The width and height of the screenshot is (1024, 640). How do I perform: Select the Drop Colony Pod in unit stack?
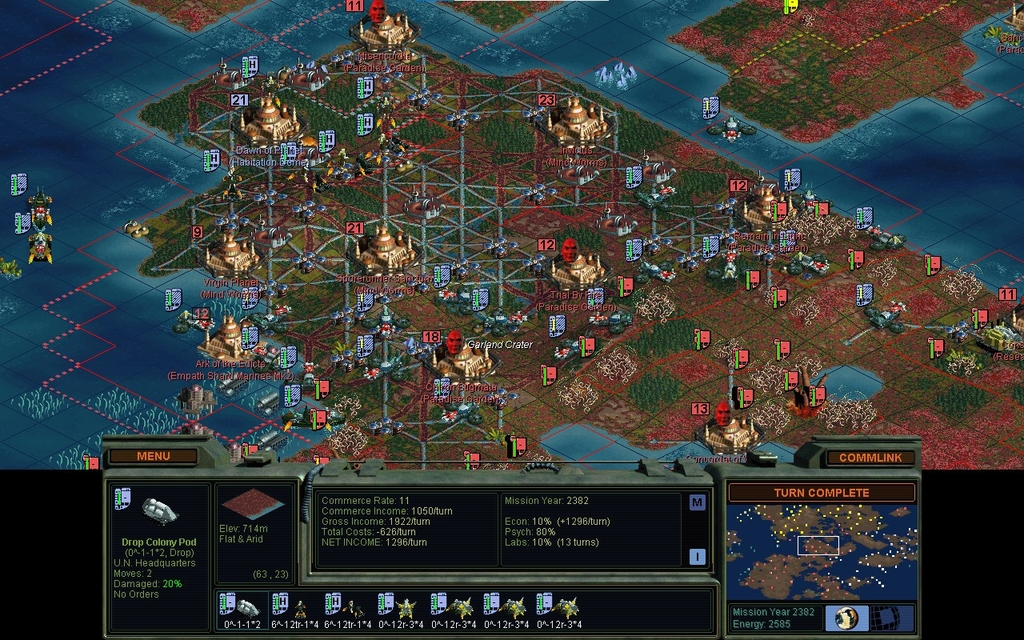240,606
